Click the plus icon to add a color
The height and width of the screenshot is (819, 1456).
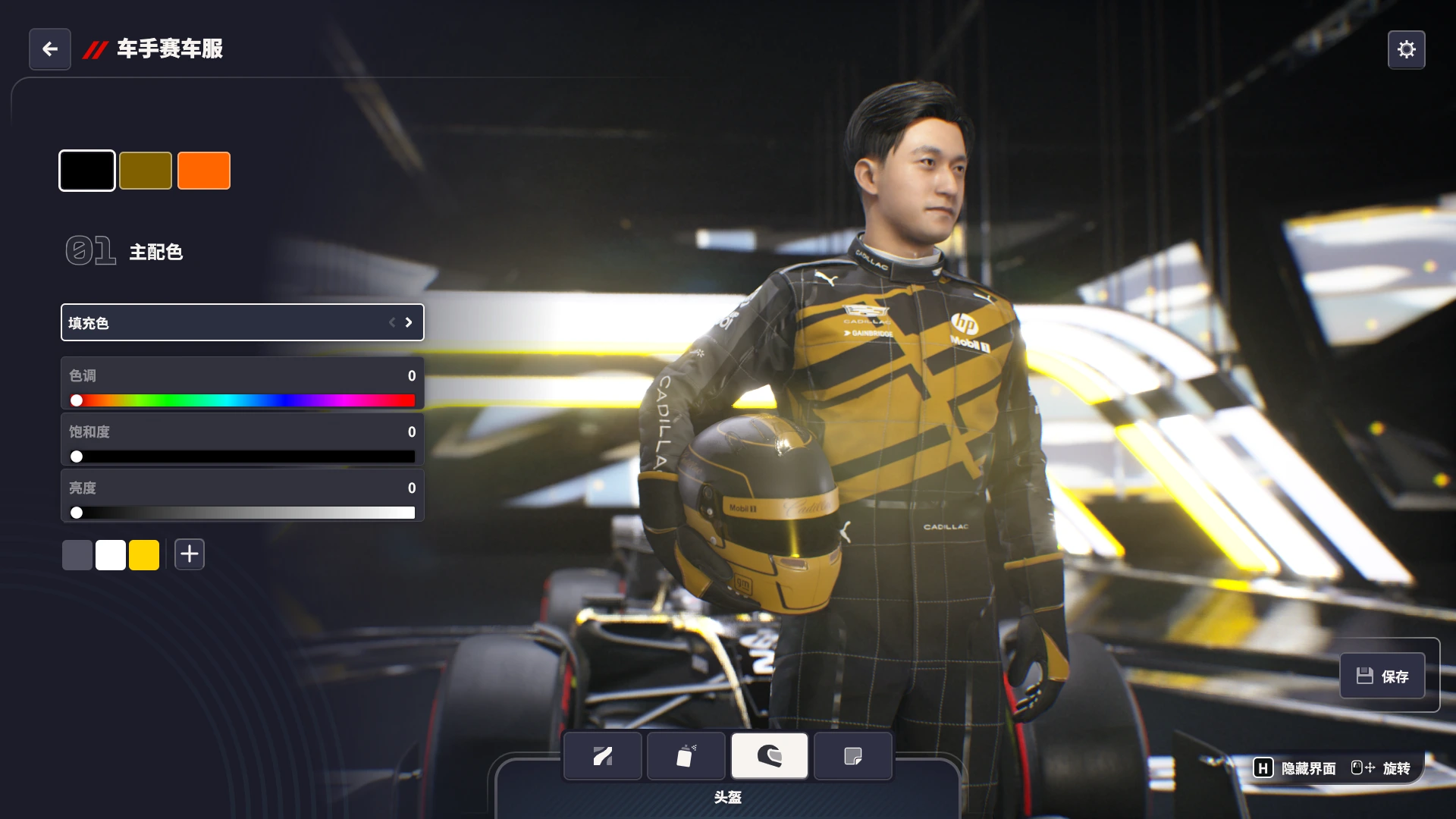click(189, 554)
